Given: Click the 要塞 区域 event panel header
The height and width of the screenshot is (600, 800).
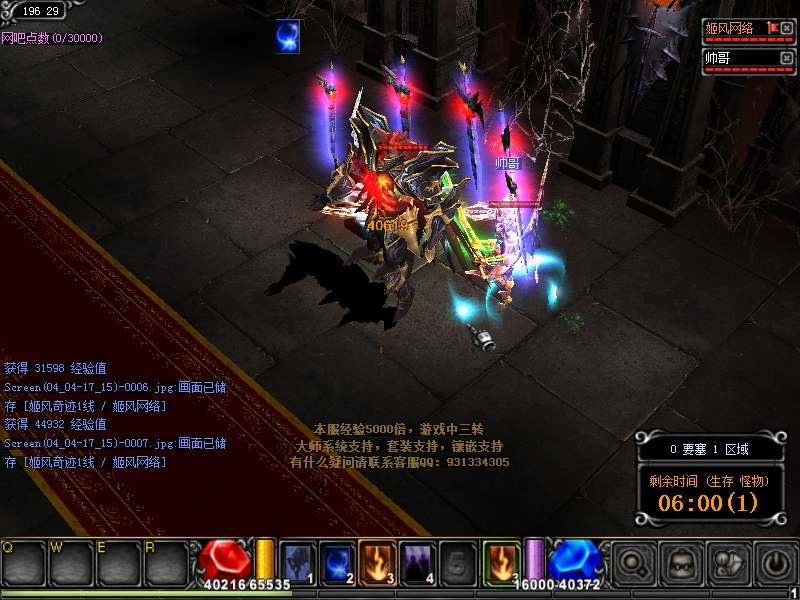Looking at the screenshot, I should [709, 449].
